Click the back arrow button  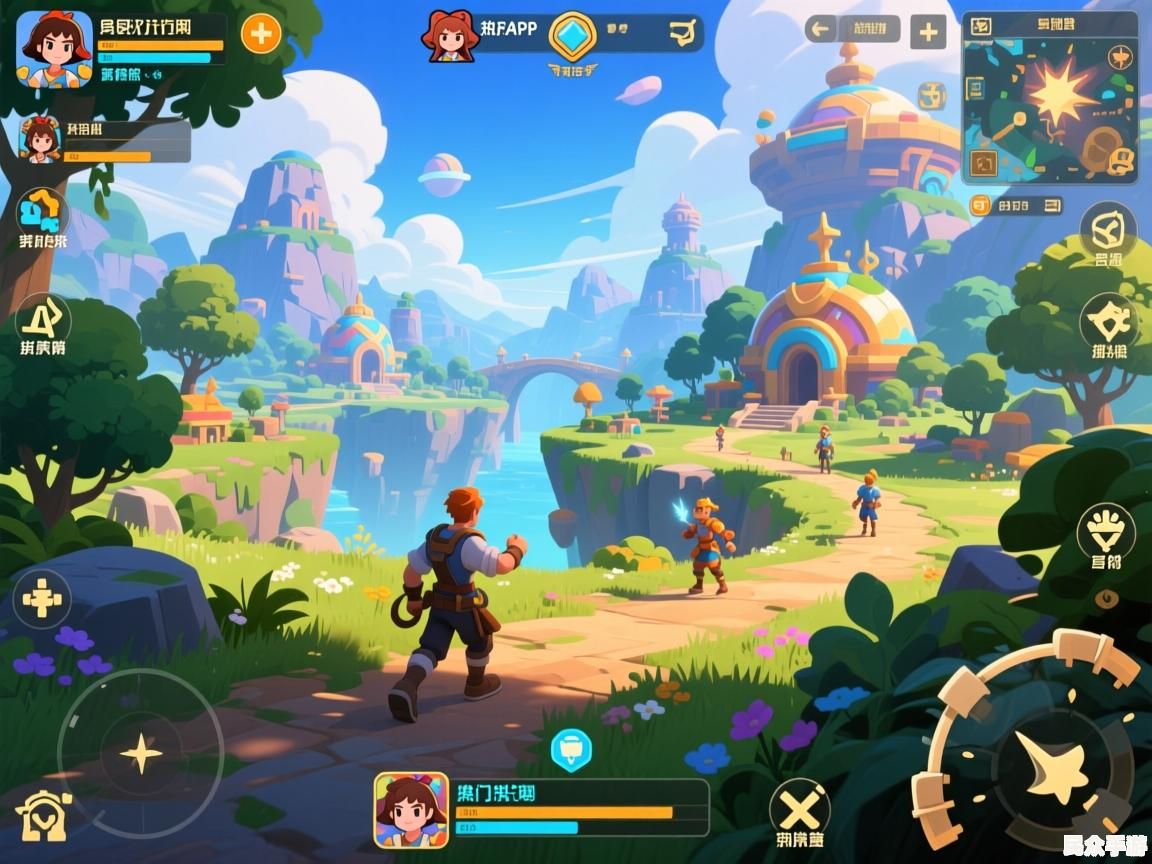(820, 29)
